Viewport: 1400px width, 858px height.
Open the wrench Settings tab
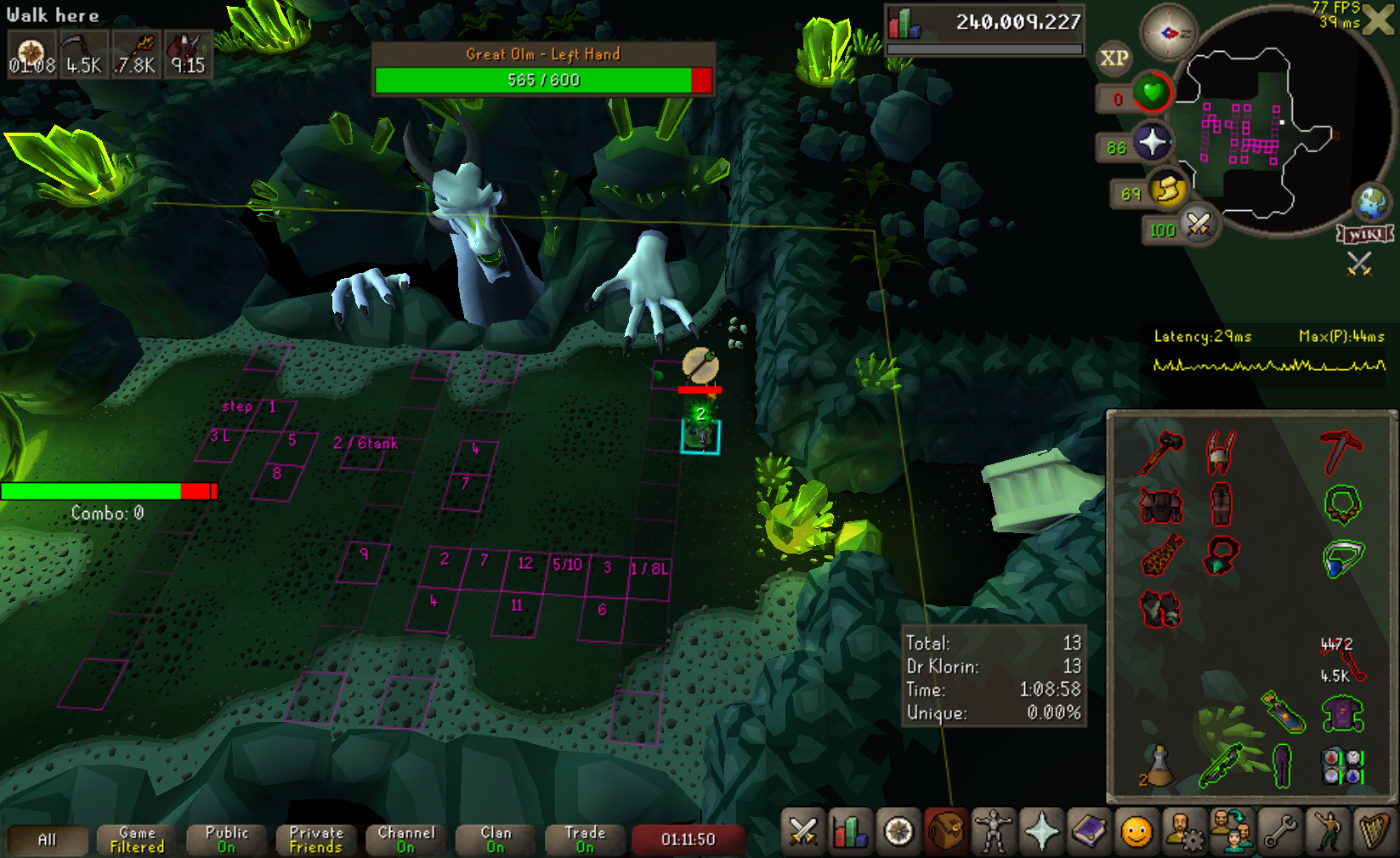point(1280,832)
